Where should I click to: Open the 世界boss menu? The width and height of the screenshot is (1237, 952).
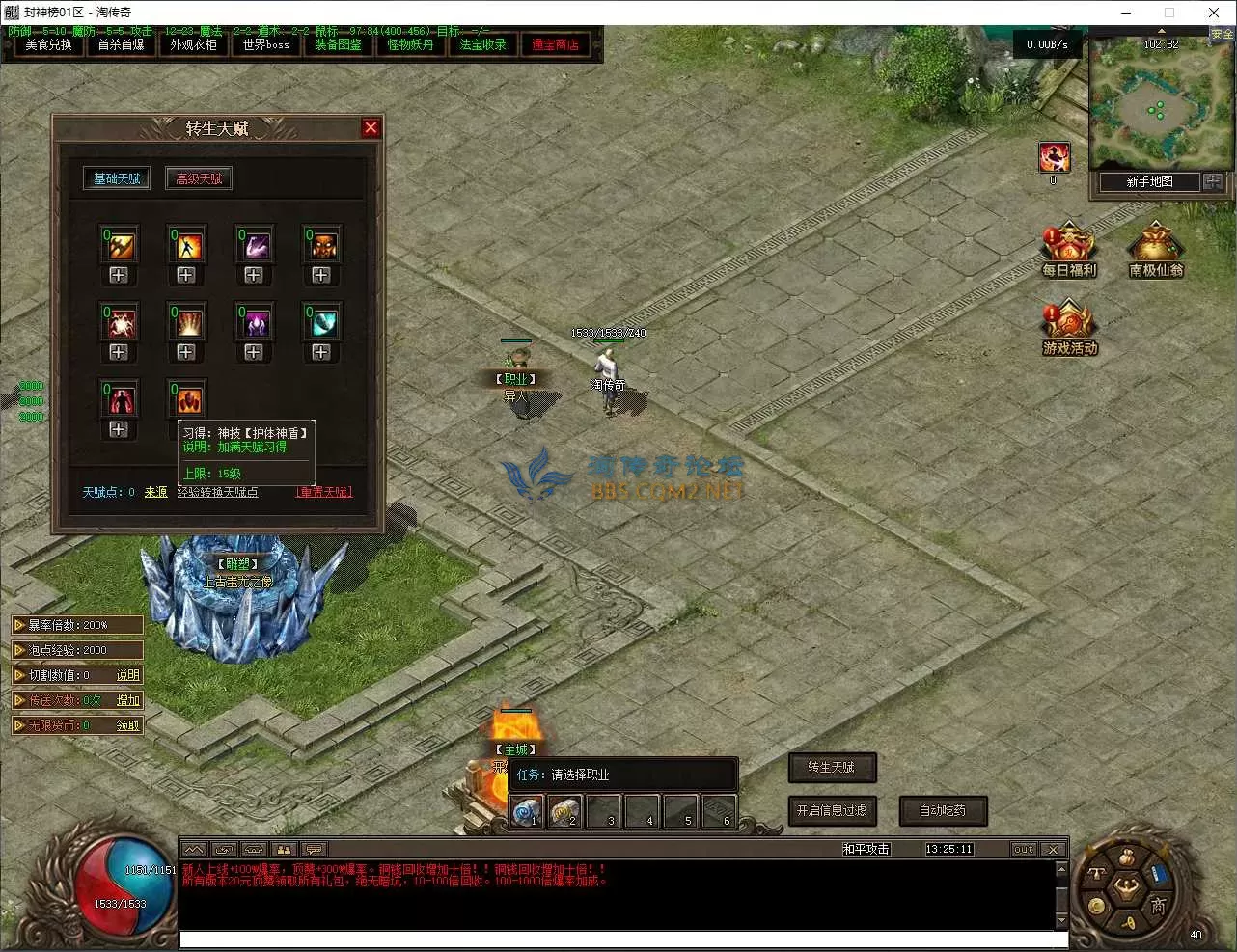tap(265, 45)
